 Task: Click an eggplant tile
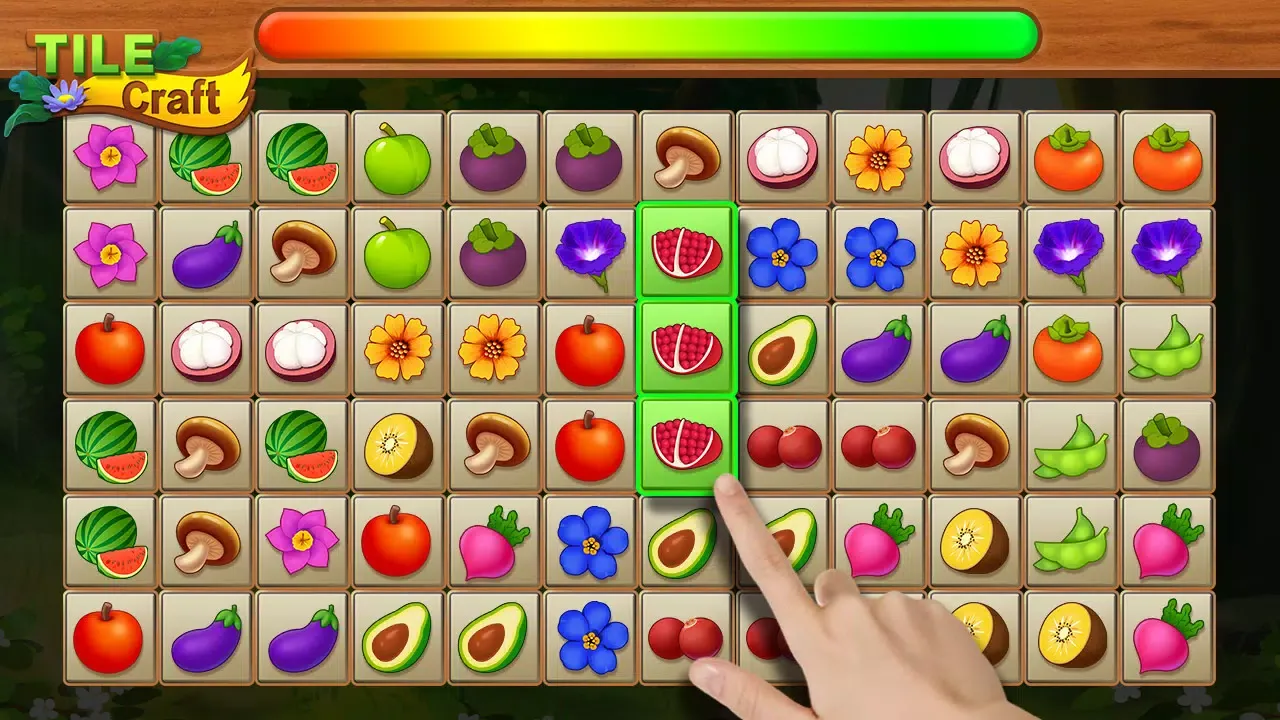(206, 251)
